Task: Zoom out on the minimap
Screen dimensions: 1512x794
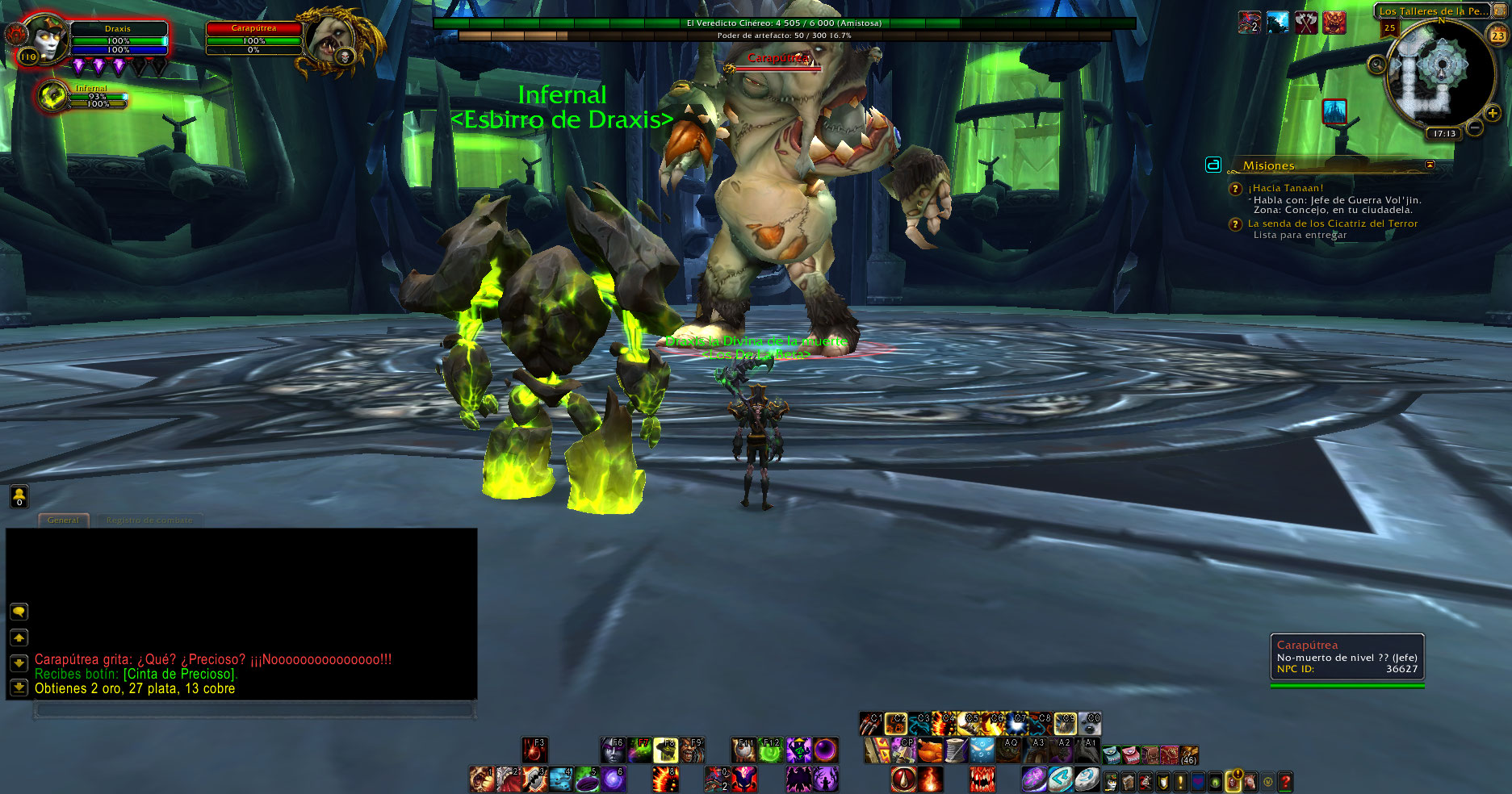Action: [x=1474, y=127]
